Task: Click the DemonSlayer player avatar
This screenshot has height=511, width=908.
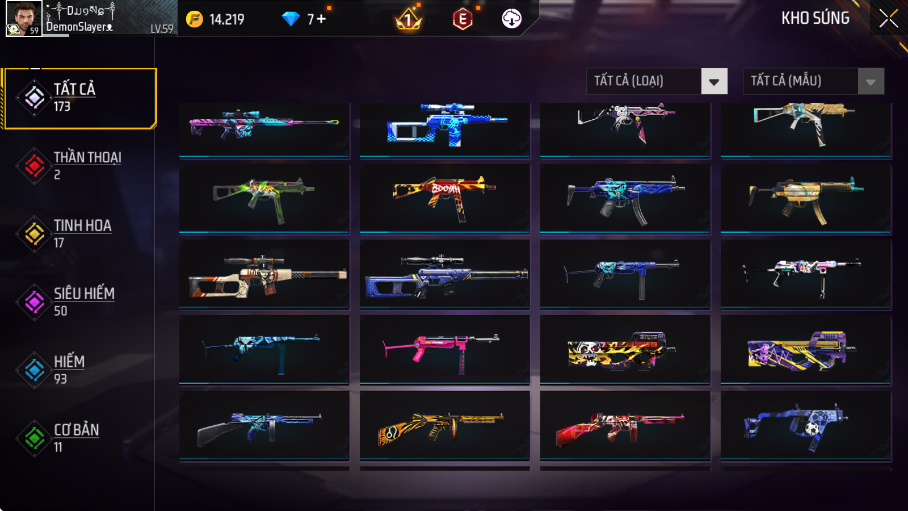Action: pyautogui.click(x=22, y=18)
